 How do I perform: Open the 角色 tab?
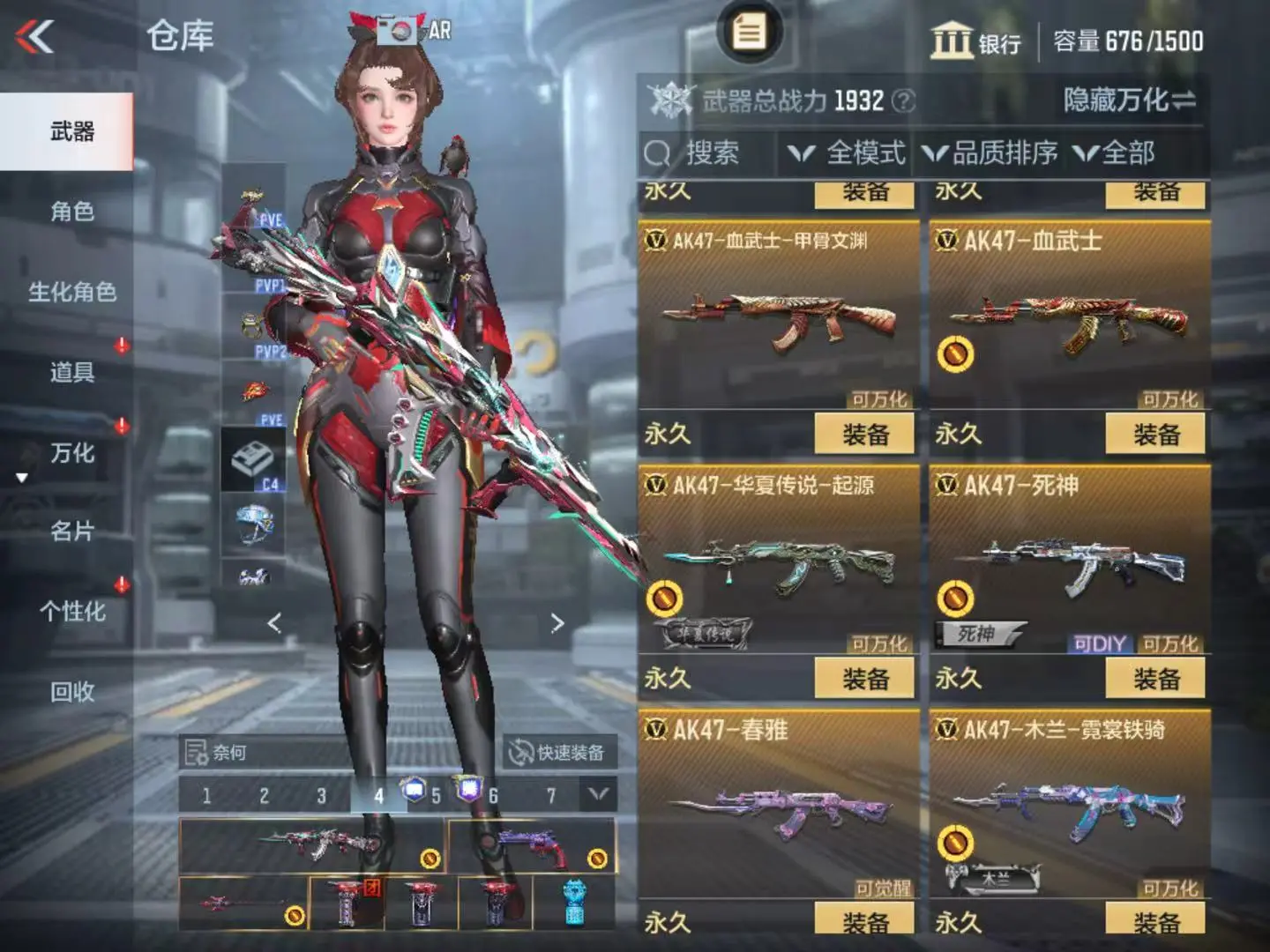click(x=71, y=212)
